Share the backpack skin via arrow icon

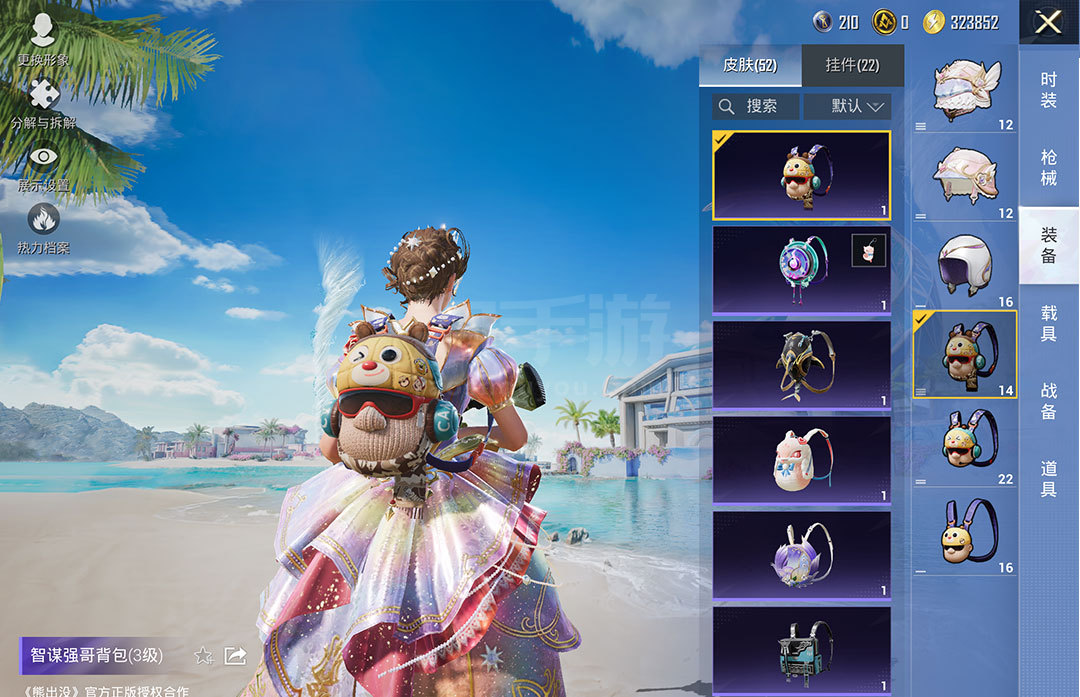235,656
